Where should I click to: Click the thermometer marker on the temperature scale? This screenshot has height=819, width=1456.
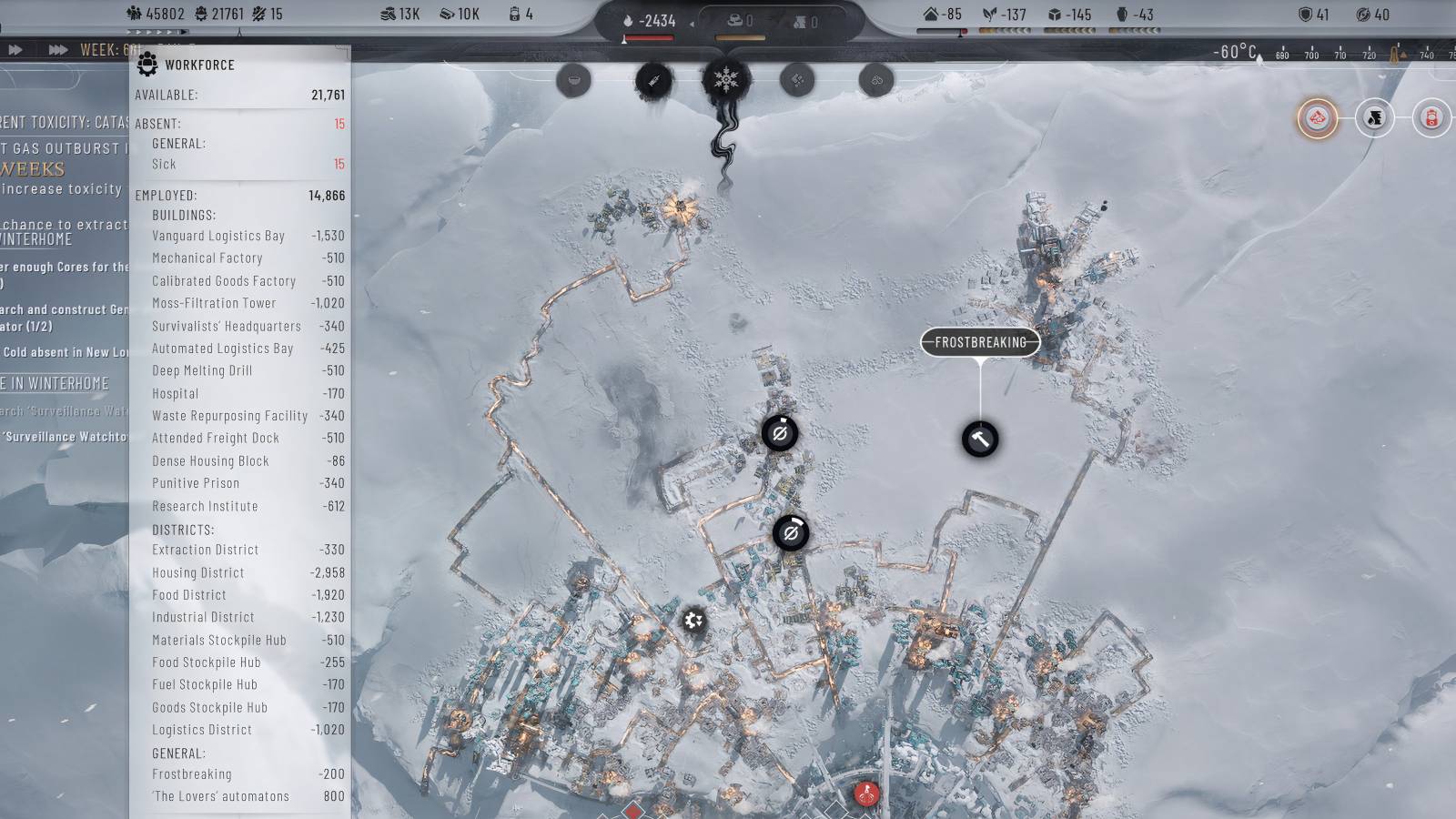(1395, 53)
